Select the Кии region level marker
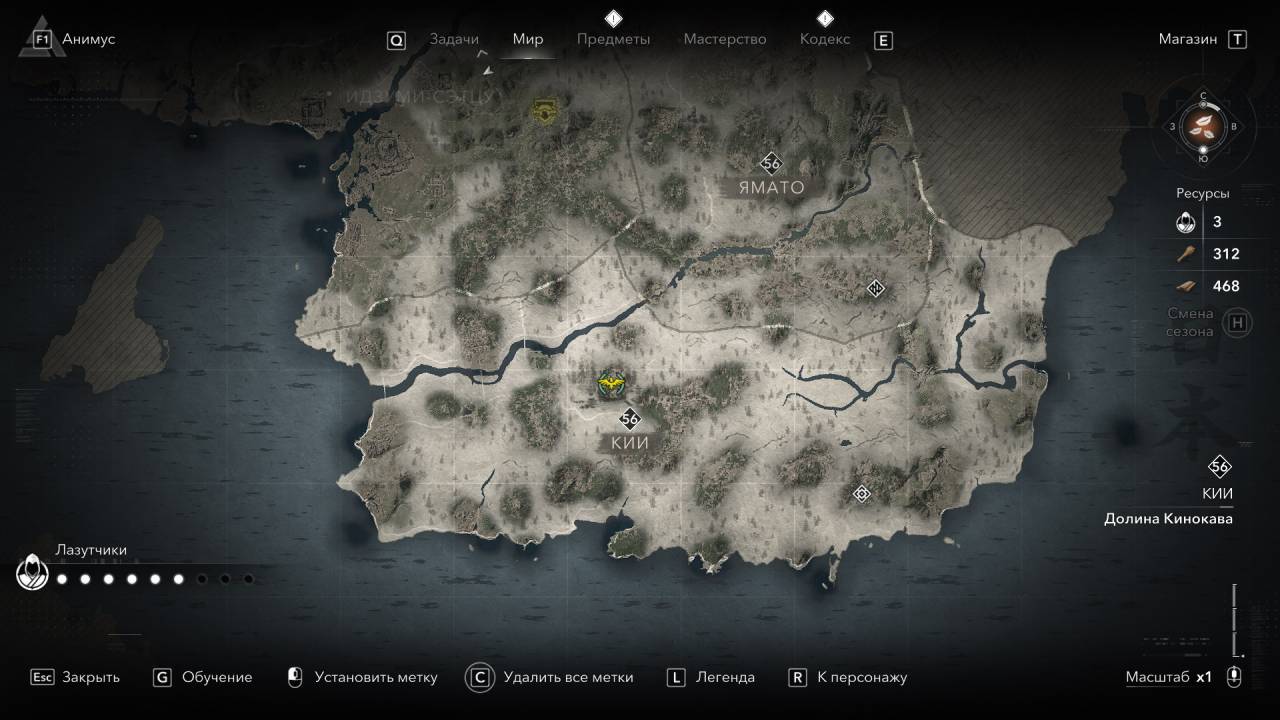The image size is (1280, 720). point(629,419)
